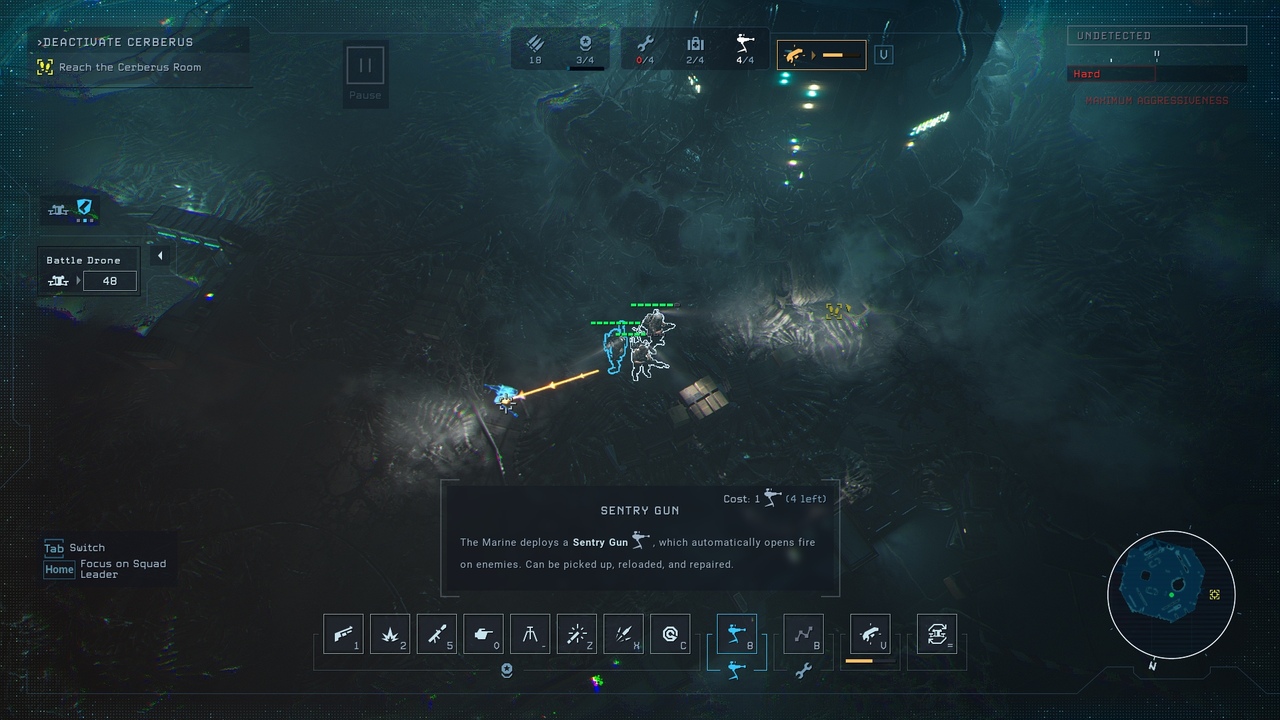
Task: Toggle the Battle Drone shield status icon
Action: 82,209
